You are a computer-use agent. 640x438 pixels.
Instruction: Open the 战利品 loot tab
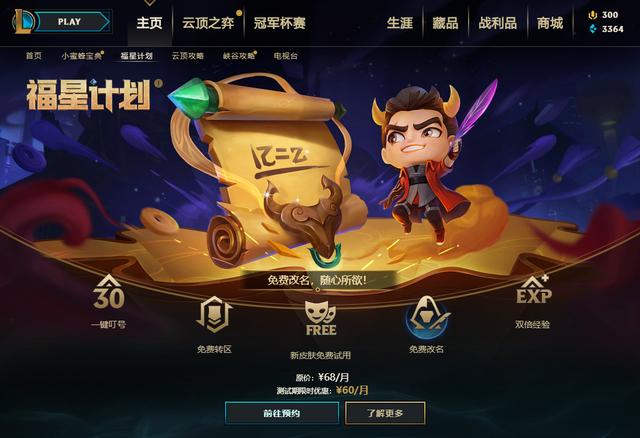[x=497, y=22]
